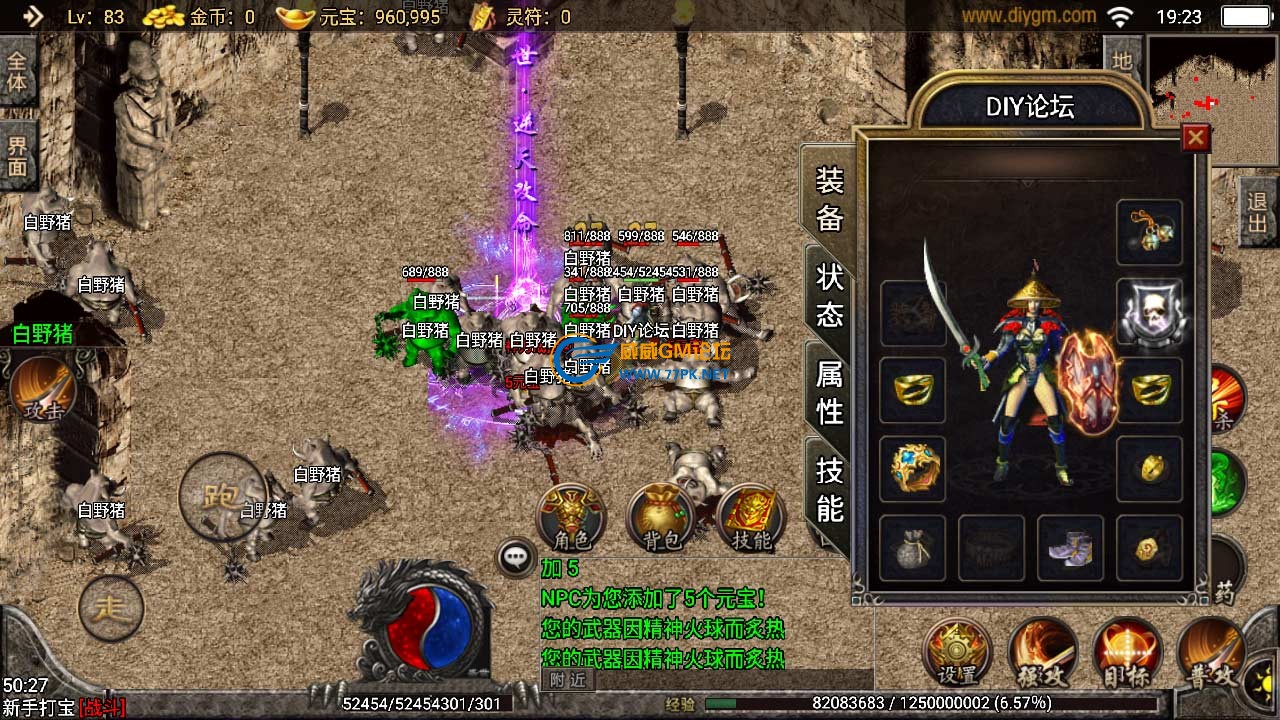Open the chat speech bubble icon
This screenshot has height=720, width=1280.
click(517, 558)
